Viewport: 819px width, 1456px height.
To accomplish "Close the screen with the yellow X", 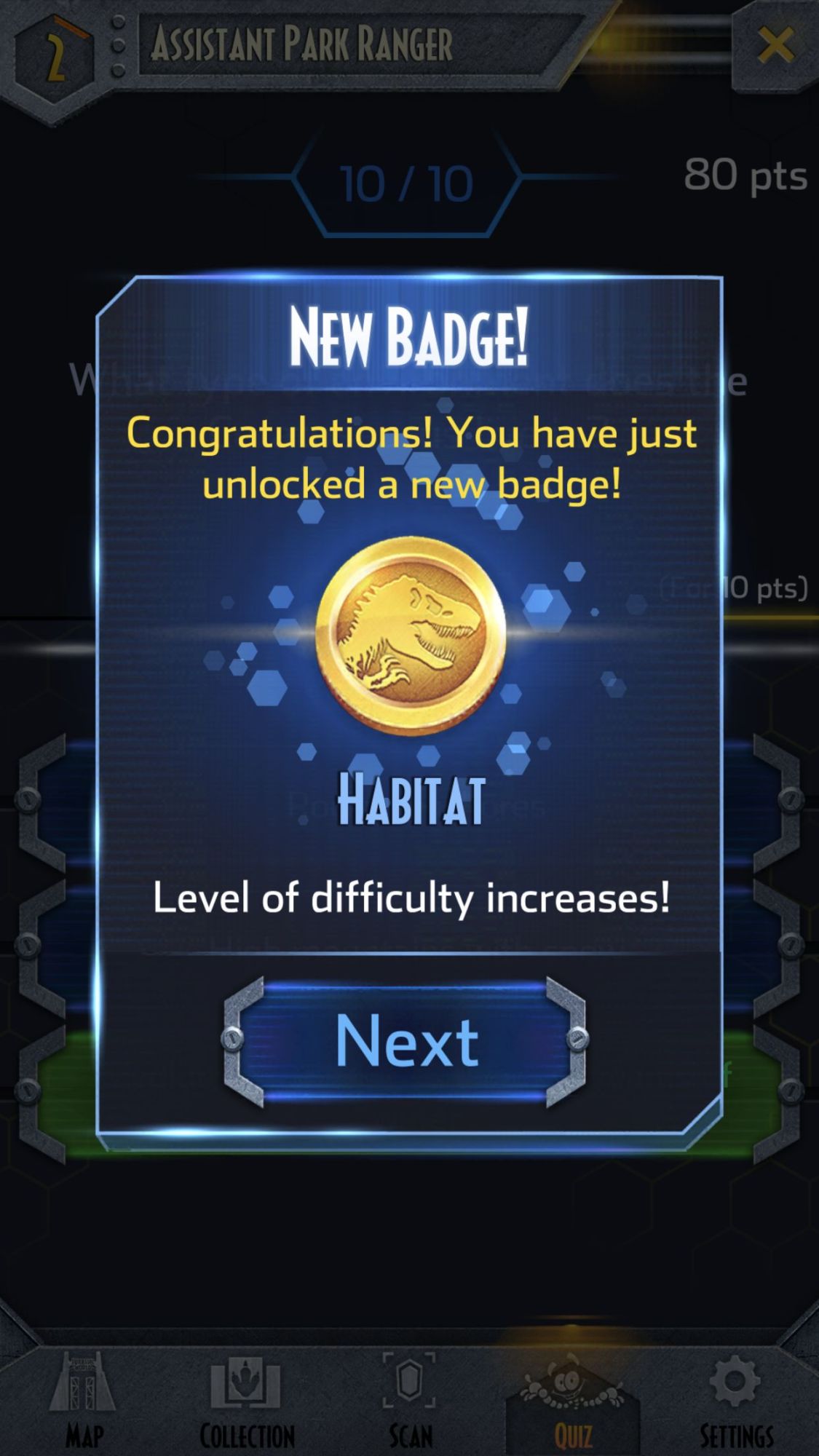I will coord(776,47).
